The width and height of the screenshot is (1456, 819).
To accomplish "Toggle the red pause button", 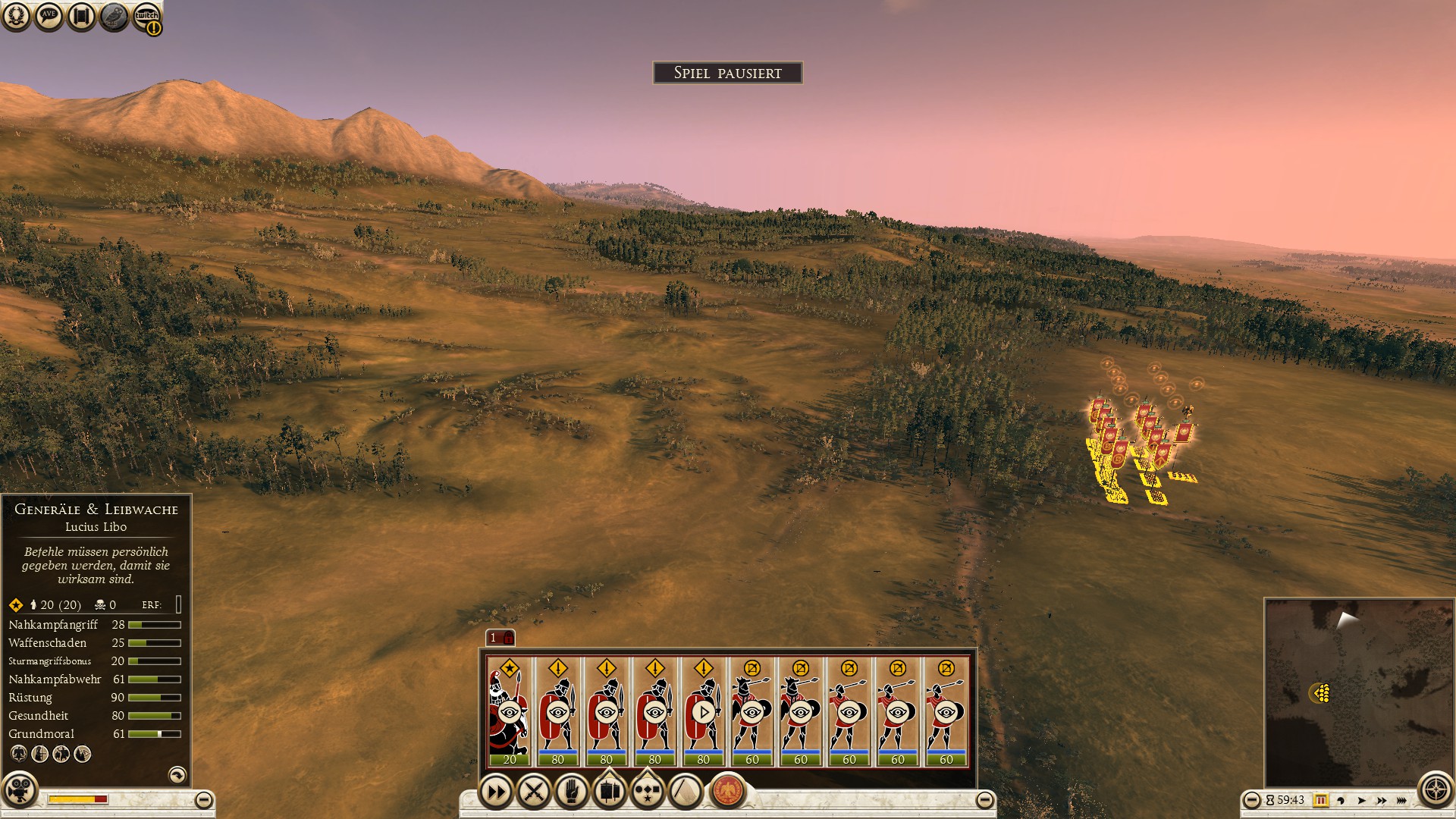I will coord(1320,800).
